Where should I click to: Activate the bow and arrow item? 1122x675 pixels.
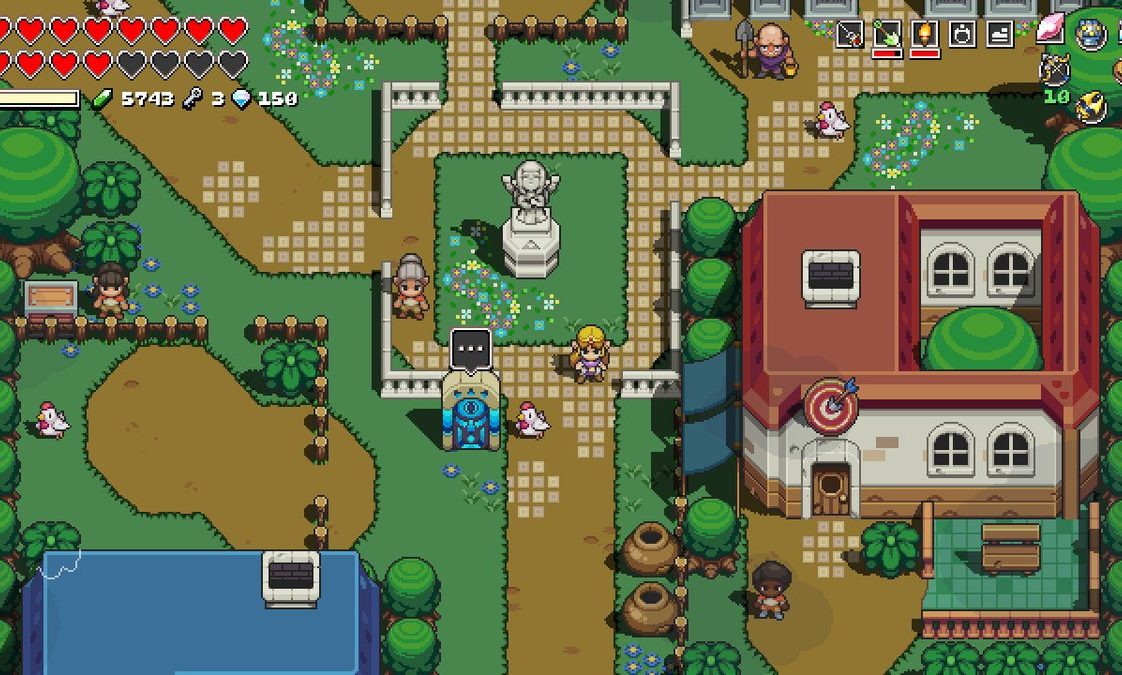pyautogui.click(x=1054, y=69)
